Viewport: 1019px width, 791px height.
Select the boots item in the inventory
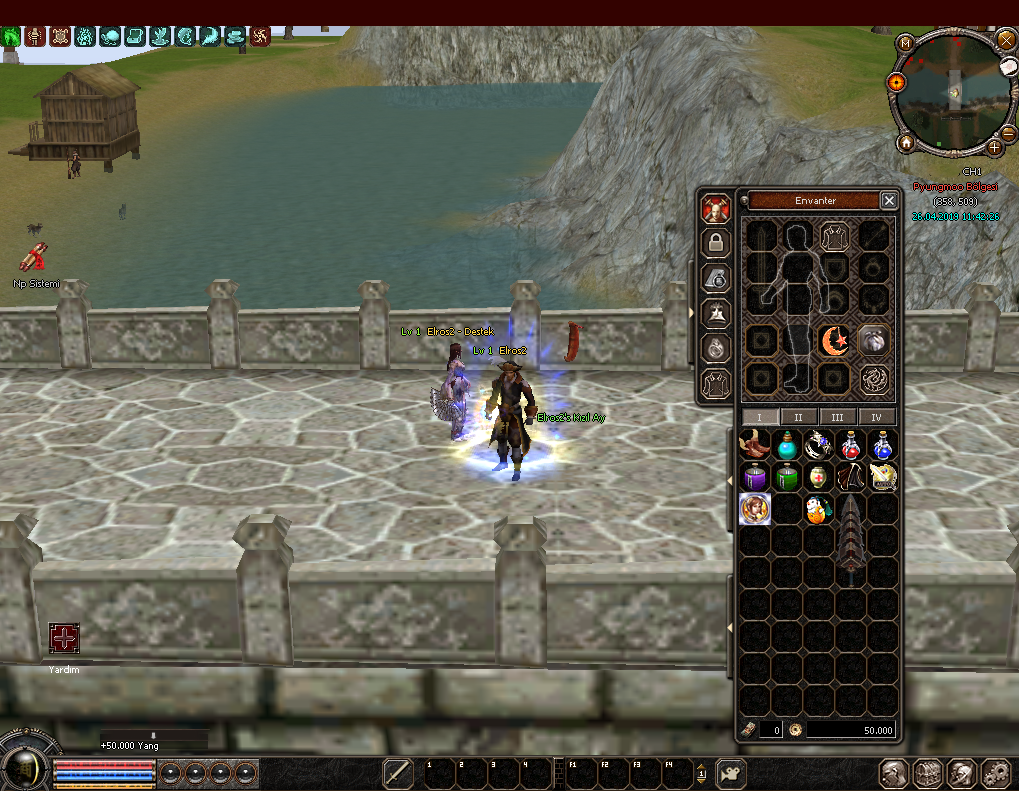tap(755, 445)
